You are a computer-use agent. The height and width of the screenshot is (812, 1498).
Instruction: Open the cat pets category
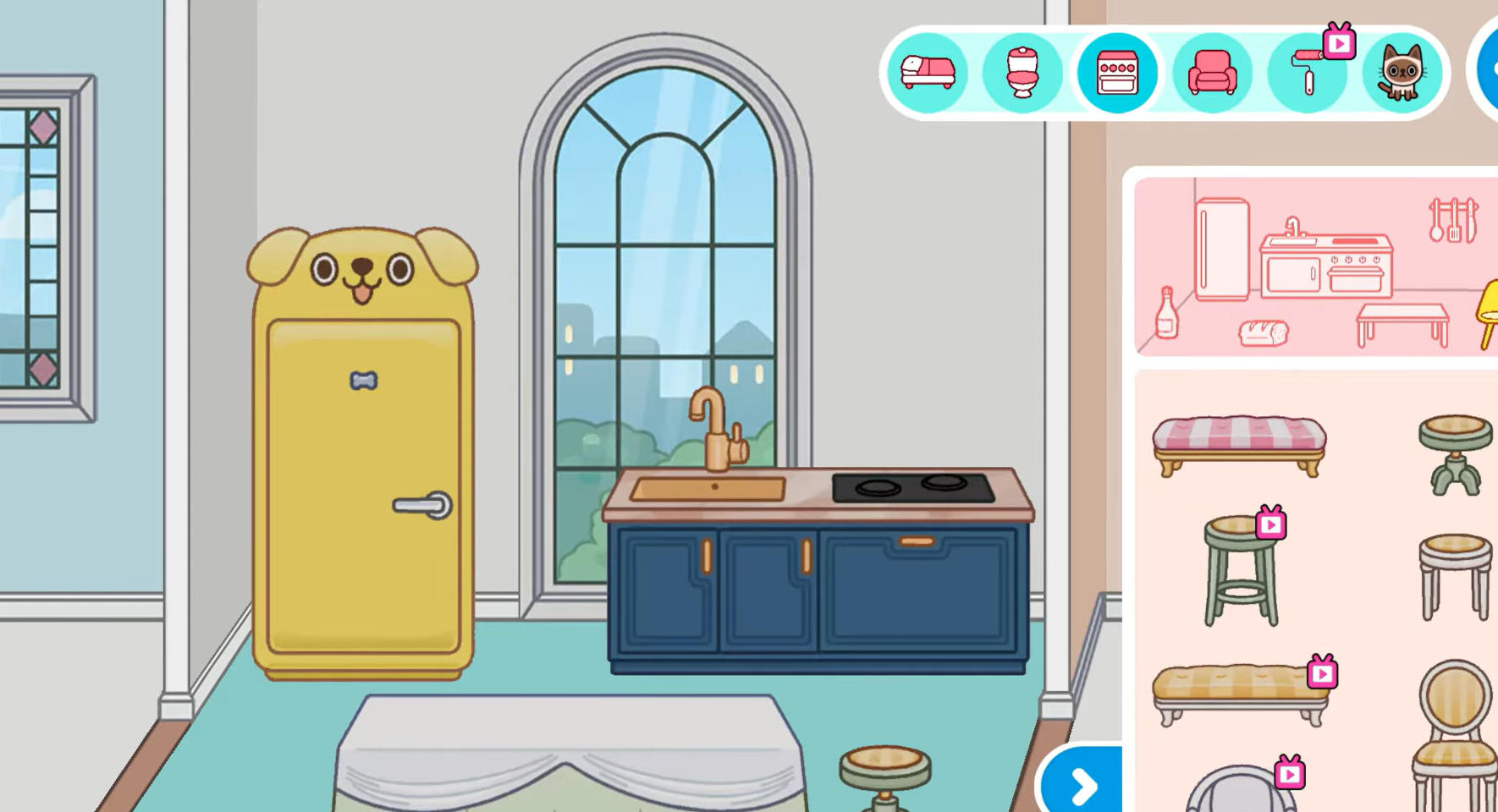click(1403, 72)
